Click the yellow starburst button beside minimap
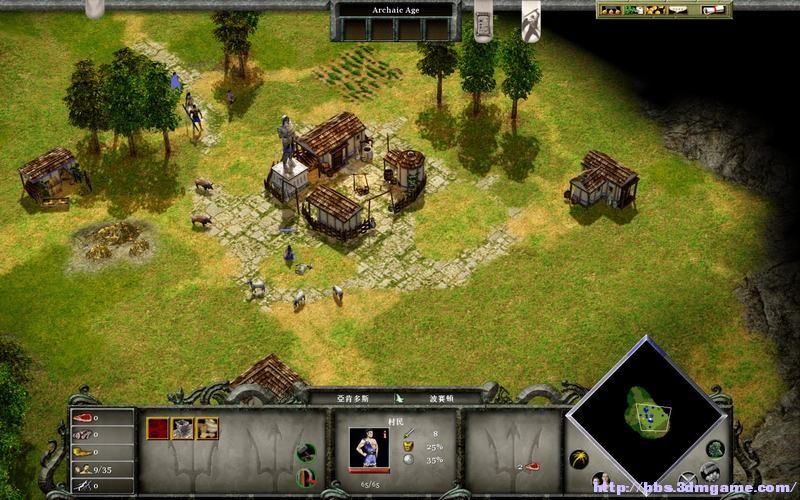Viewport: 800px width, 500px height. coord(578,459)
